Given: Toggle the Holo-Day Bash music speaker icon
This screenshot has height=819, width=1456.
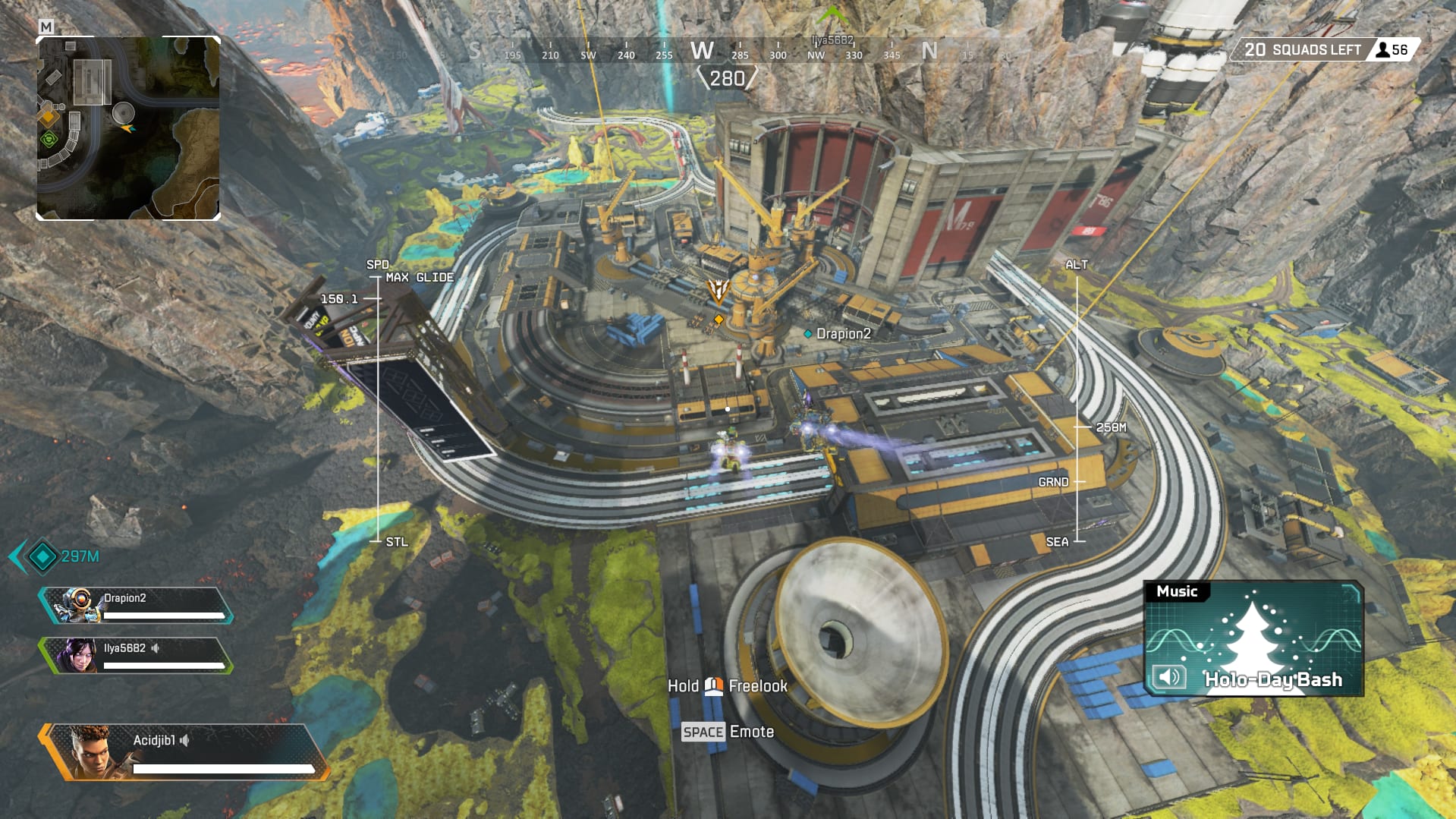Looking at the screenshot, I should 1168,676.
